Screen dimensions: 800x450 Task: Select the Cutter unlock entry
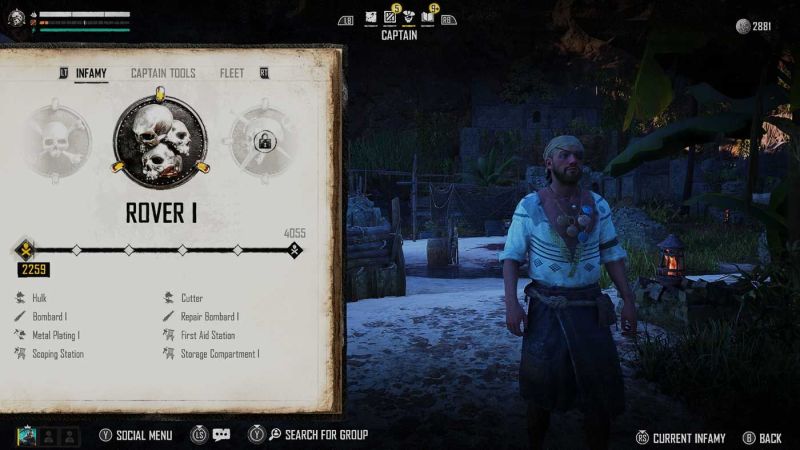(x=191, y=298)
